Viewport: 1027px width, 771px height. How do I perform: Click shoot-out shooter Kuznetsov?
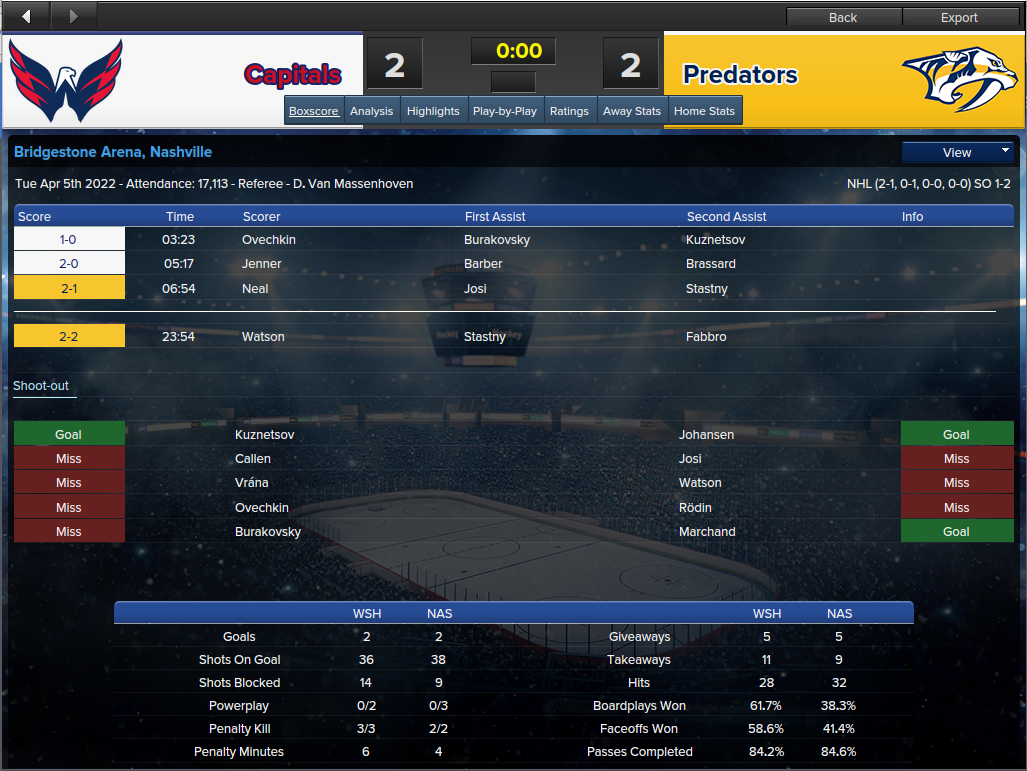[265, 435]
